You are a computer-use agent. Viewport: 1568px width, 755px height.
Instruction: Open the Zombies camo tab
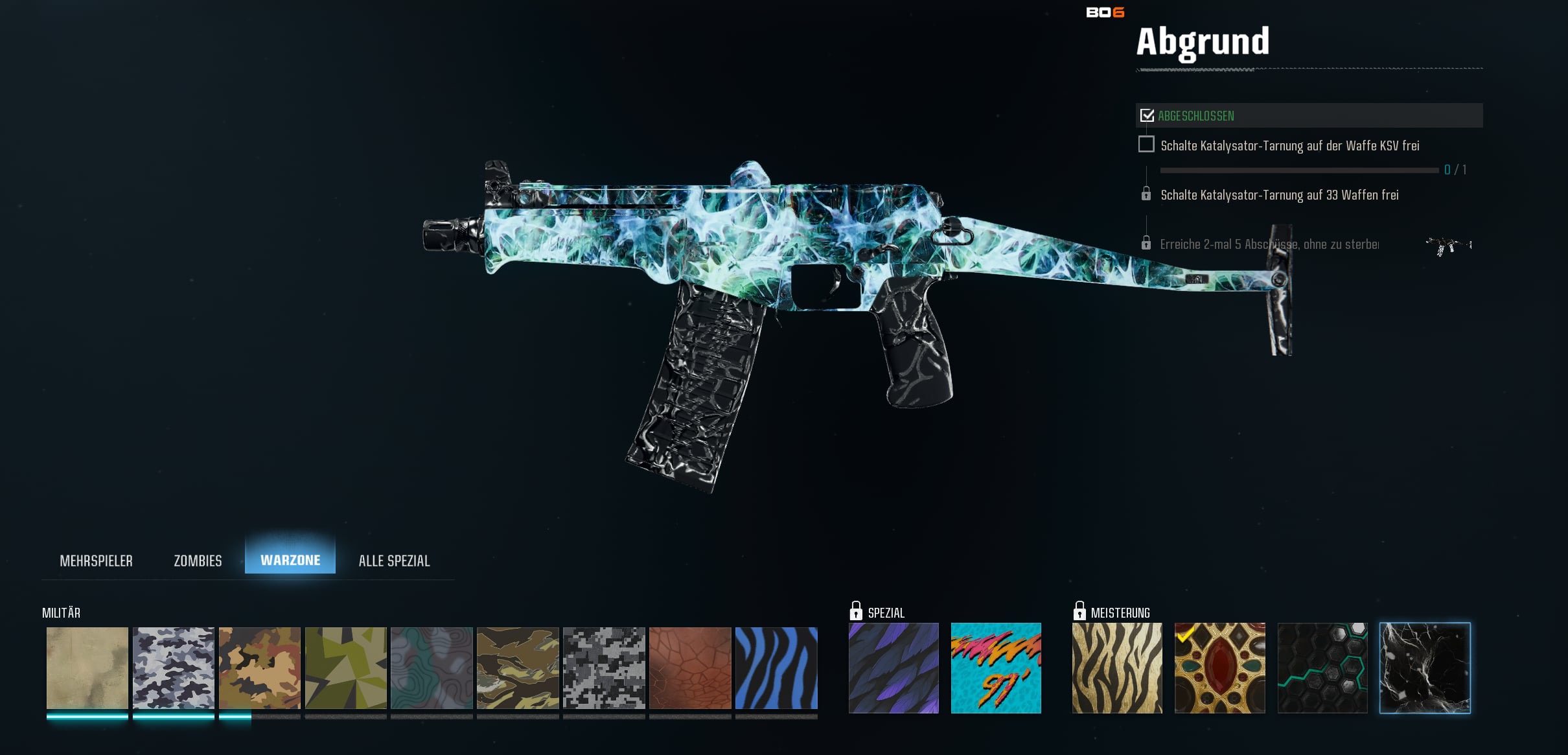[198, 561]
